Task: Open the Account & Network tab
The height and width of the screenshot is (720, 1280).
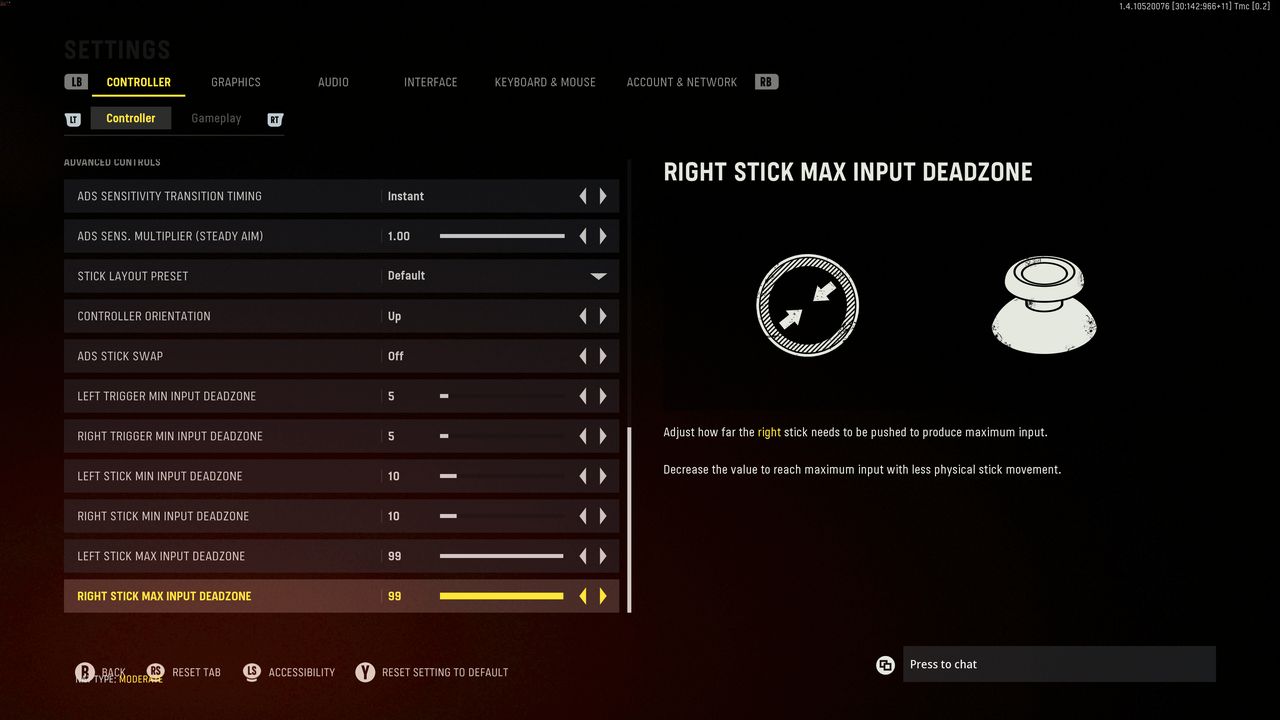Action: click(681, 82)
